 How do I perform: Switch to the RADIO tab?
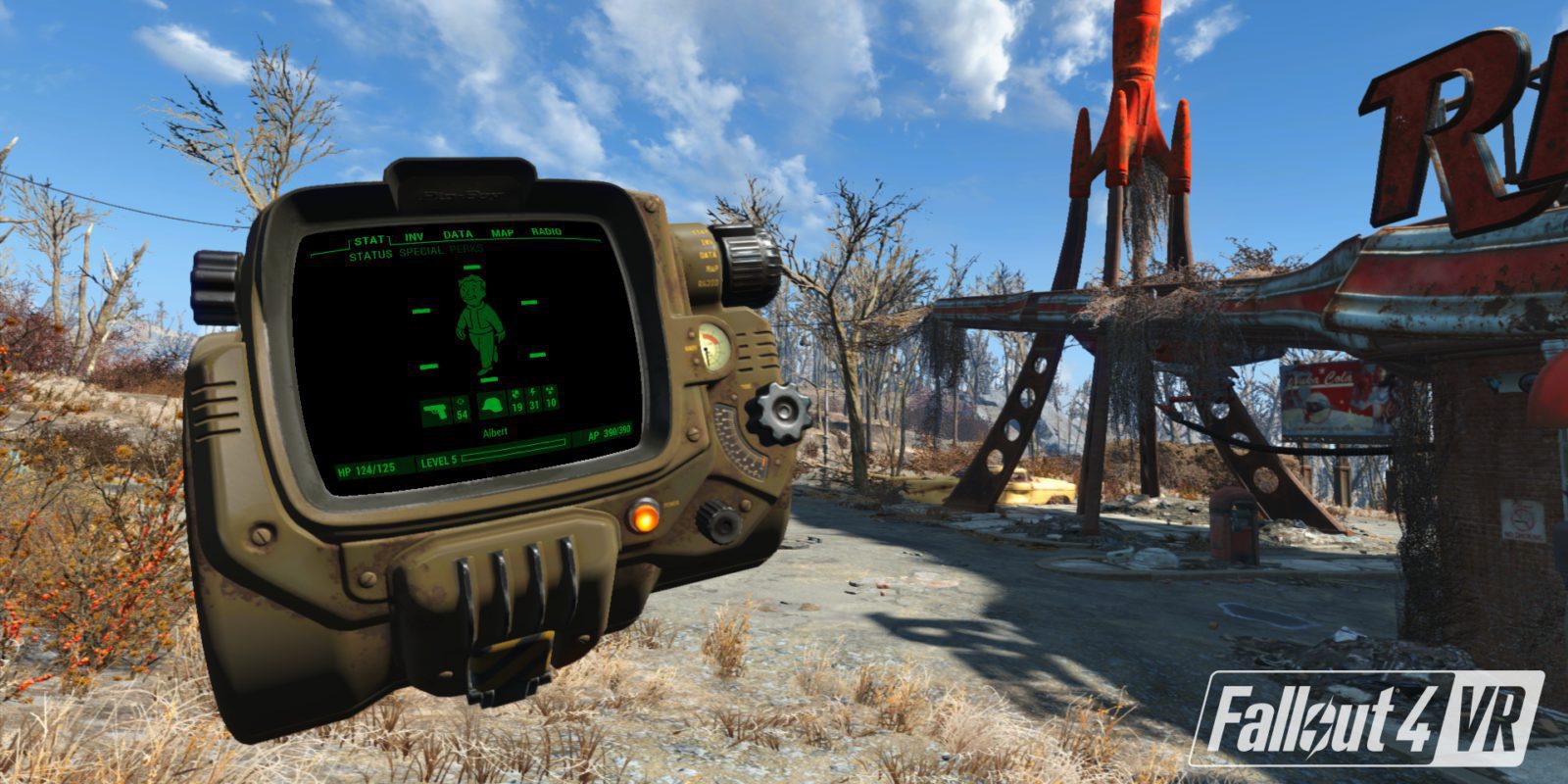click(x=546, y=231)
